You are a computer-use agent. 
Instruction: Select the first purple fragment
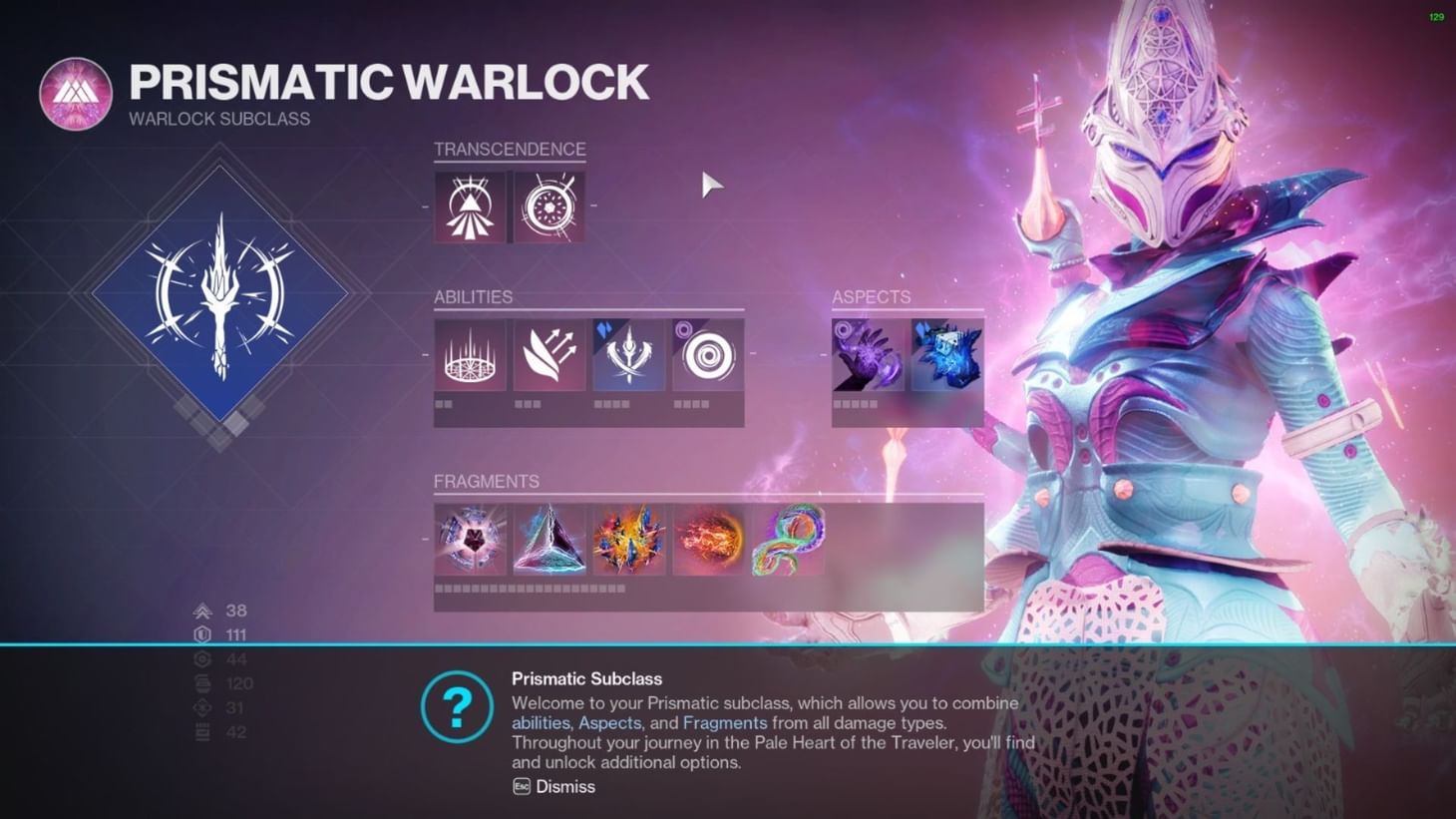point(470,539)
